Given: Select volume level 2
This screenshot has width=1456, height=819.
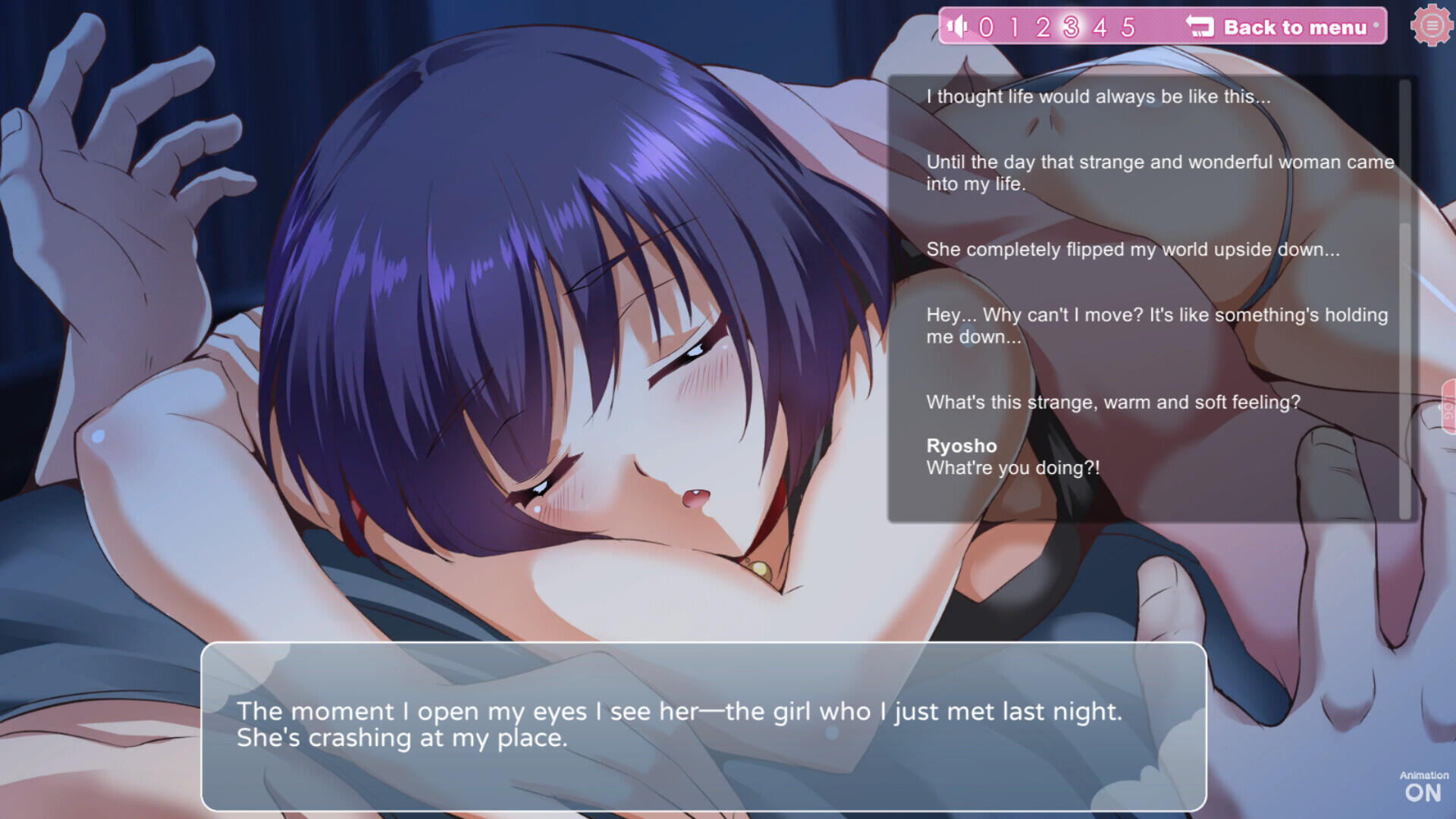Looking at the screenshot, I should pyautogui.click(x=1043, y=27).
